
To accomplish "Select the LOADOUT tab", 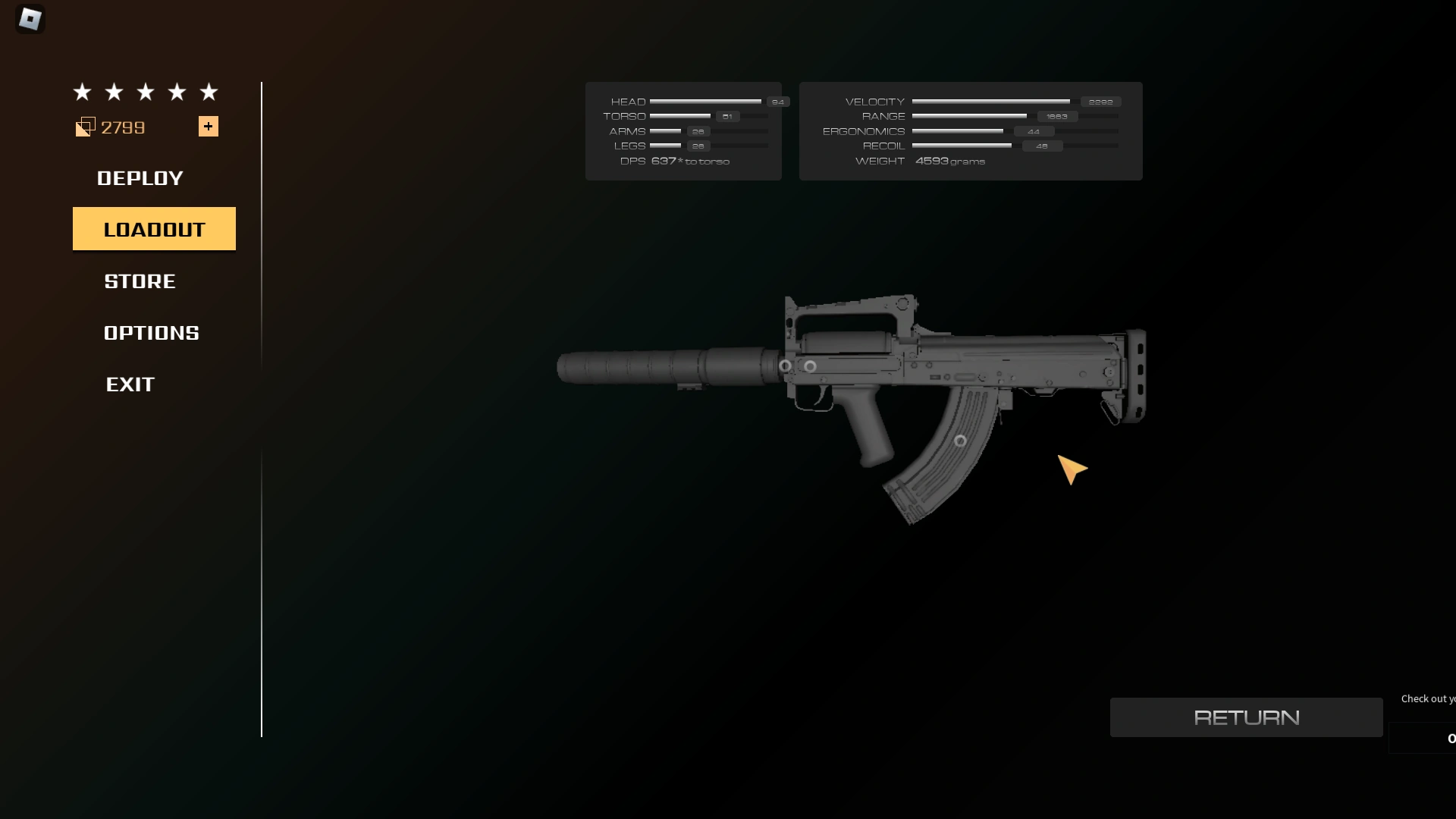I will click(154, 228).
